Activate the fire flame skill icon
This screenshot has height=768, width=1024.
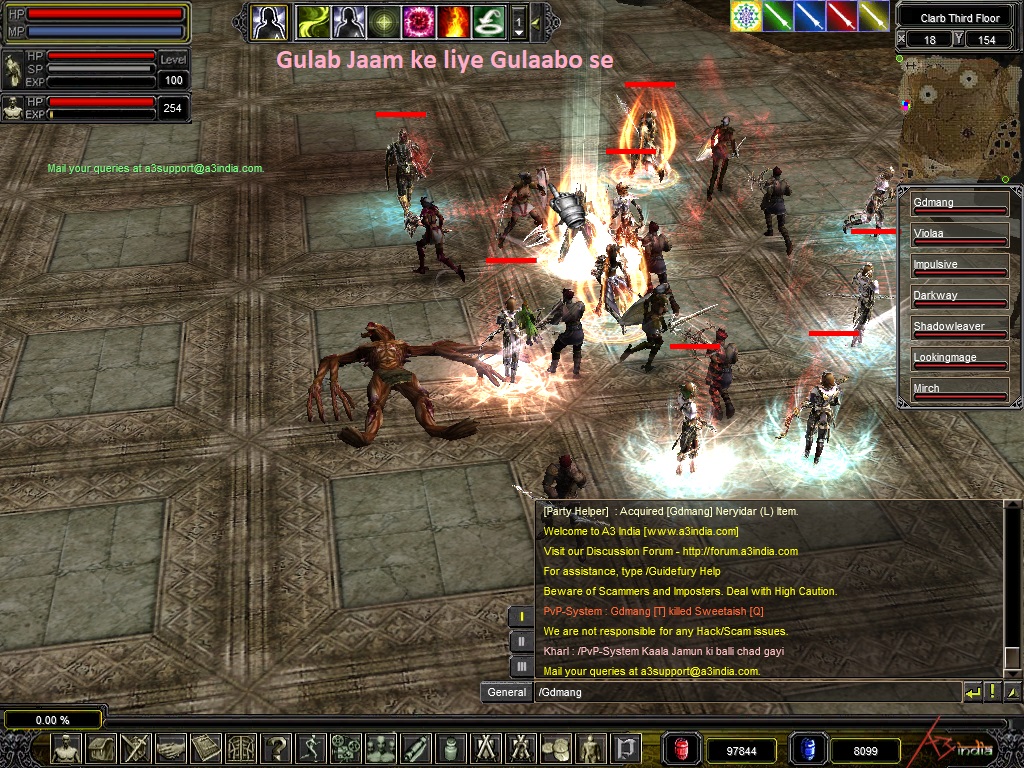coord(453,20)
